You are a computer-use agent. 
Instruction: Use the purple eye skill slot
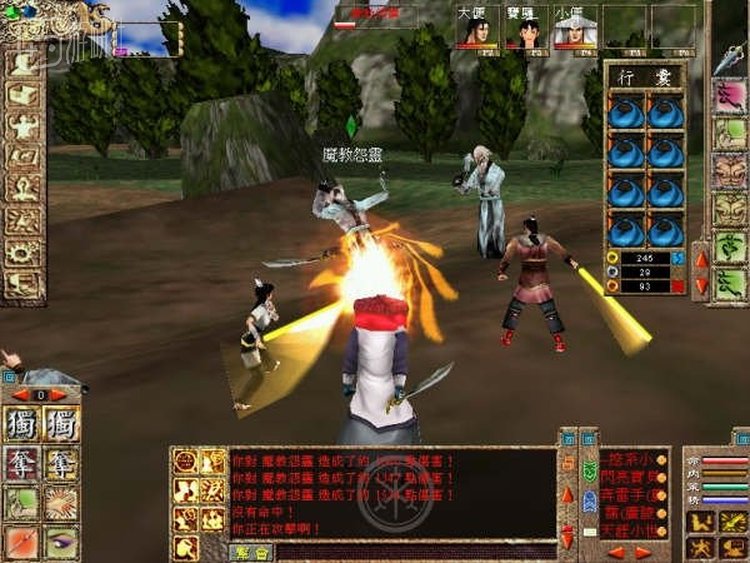tap(62, 541)
